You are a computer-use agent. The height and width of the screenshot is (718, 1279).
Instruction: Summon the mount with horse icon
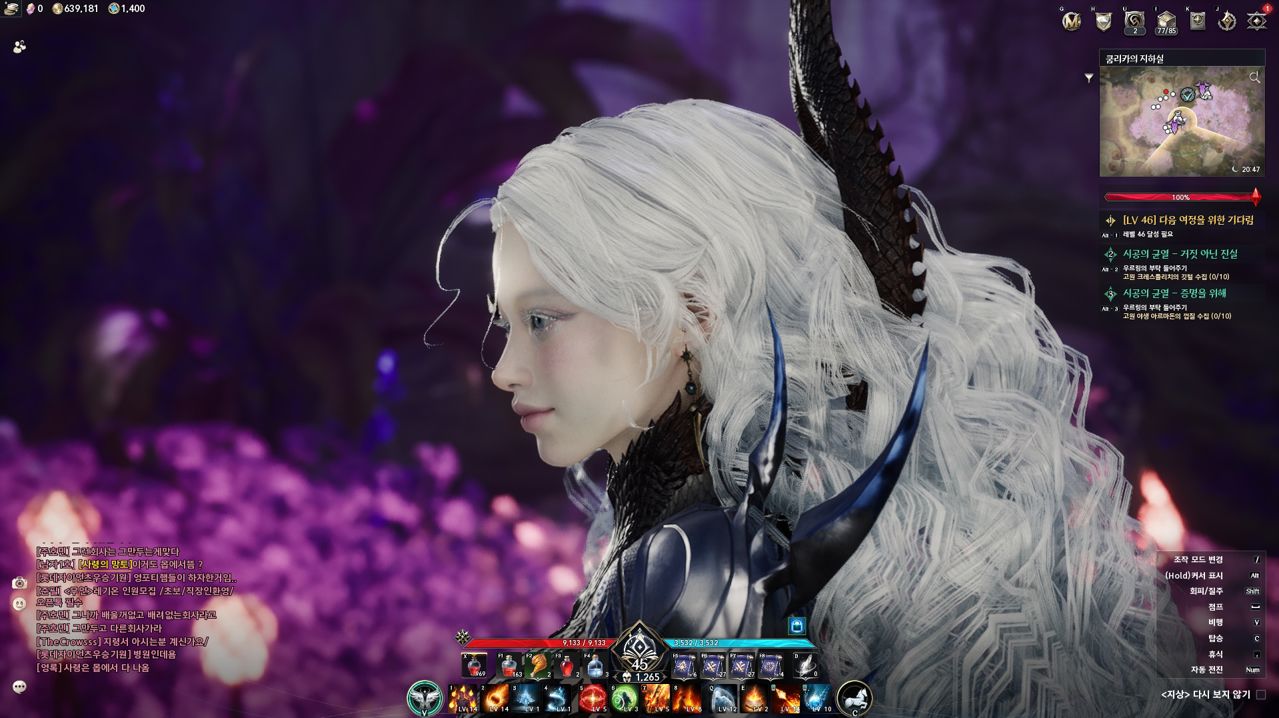pyautogui.click(x=854, y=698)
